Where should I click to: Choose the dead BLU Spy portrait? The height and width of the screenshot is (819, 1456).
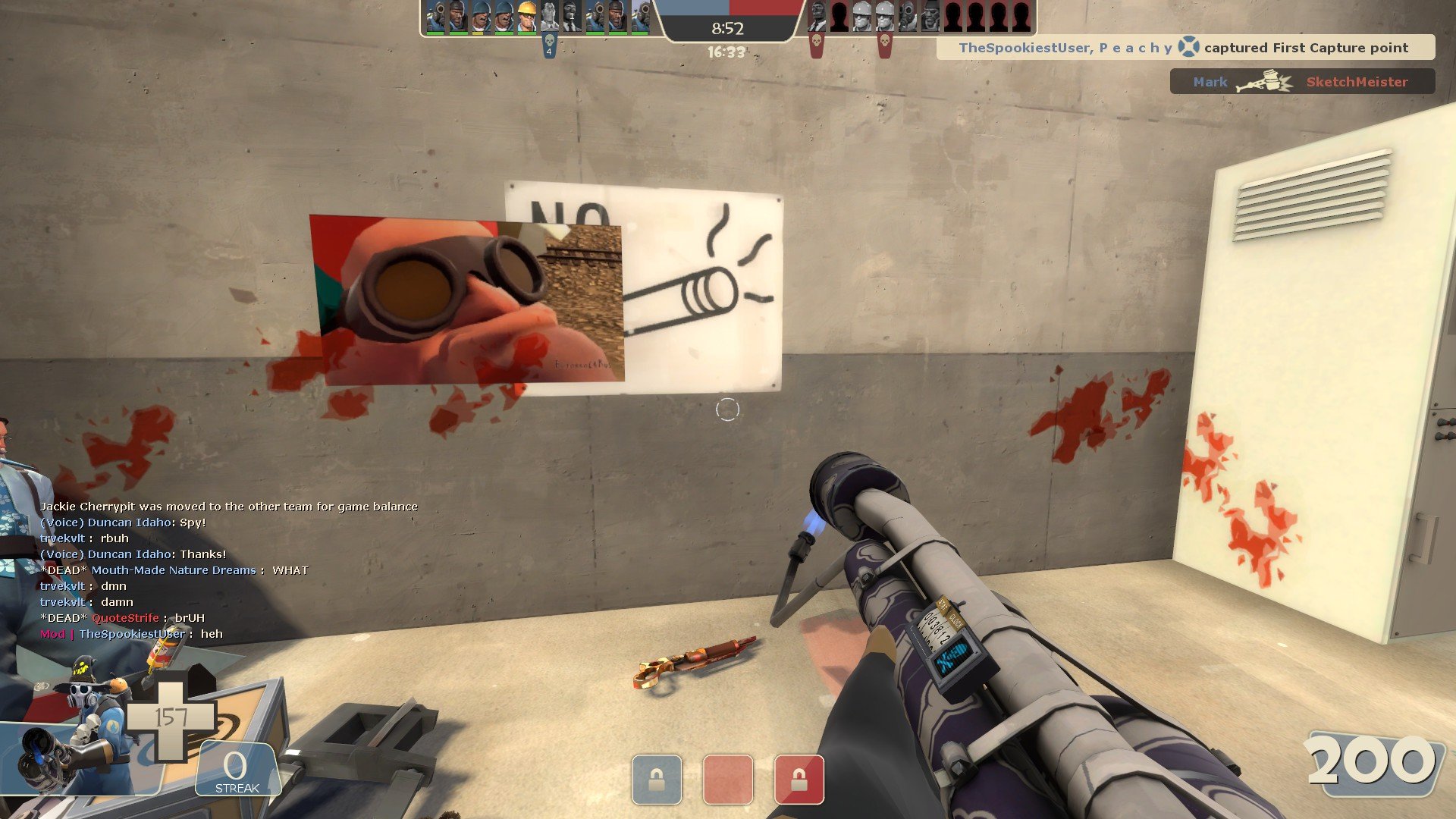point(573,17)
